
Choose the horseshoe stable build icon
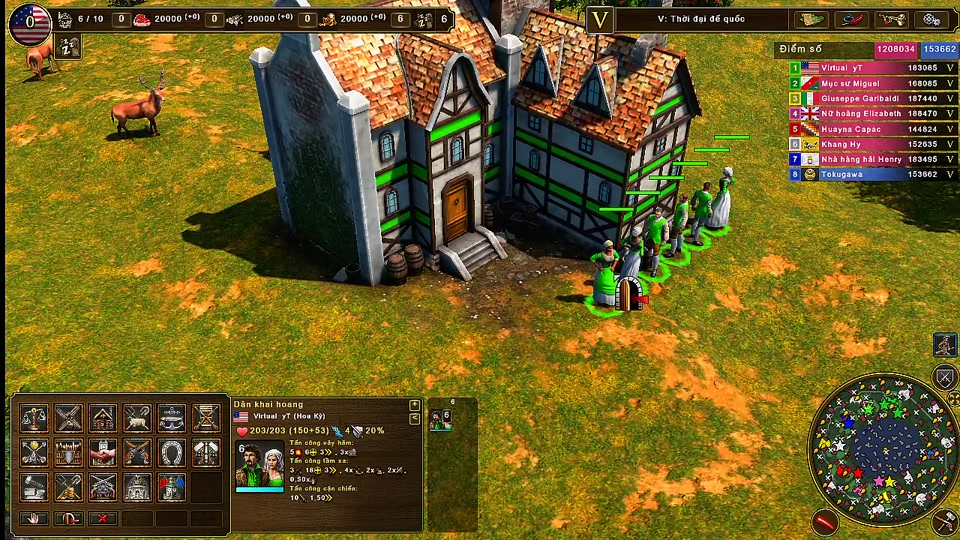click(171, 452)
